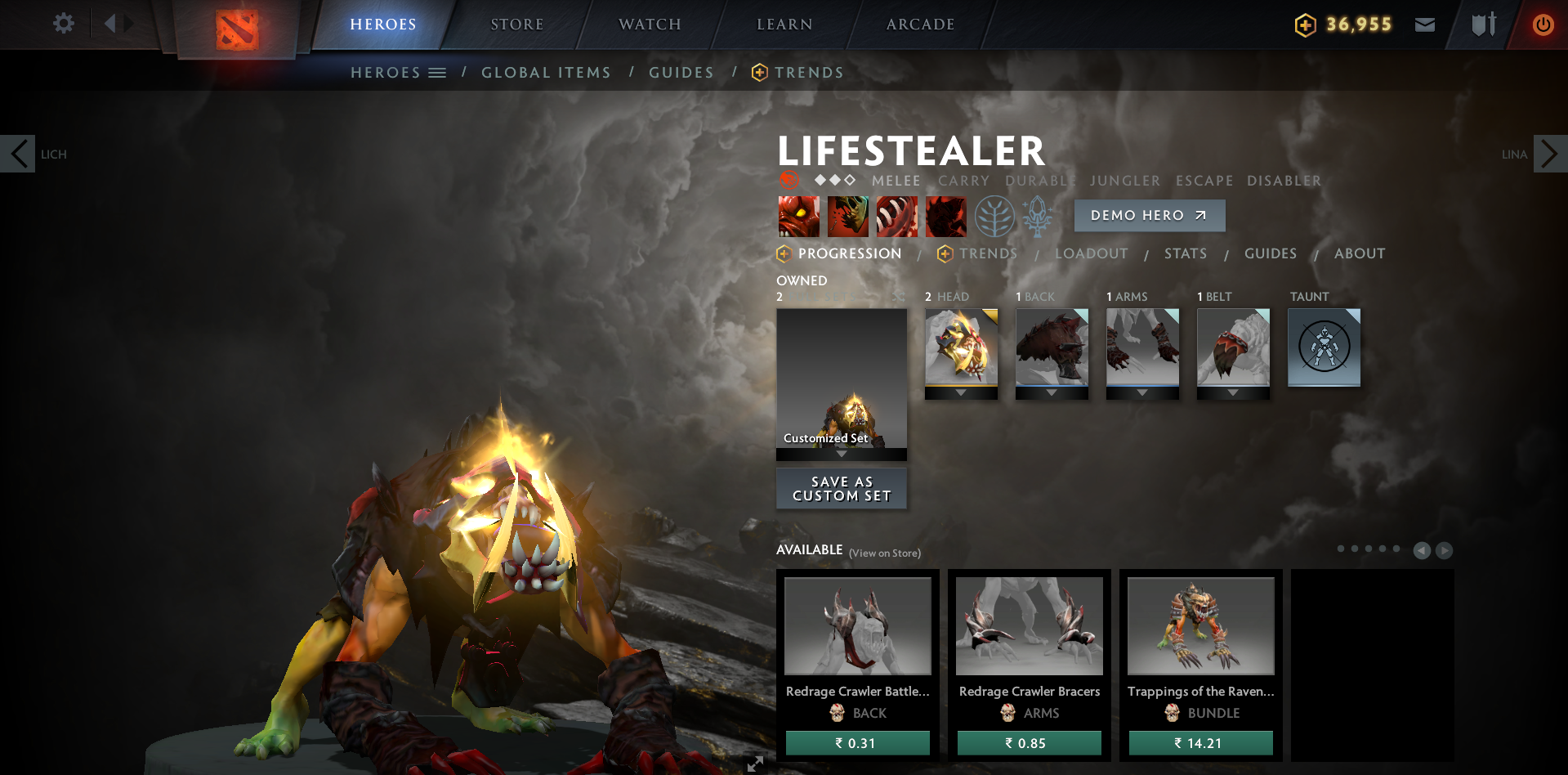
Task: Expand the equipped HEAD item dropdown
Action: pyautogui.click(x=961, y=391)
